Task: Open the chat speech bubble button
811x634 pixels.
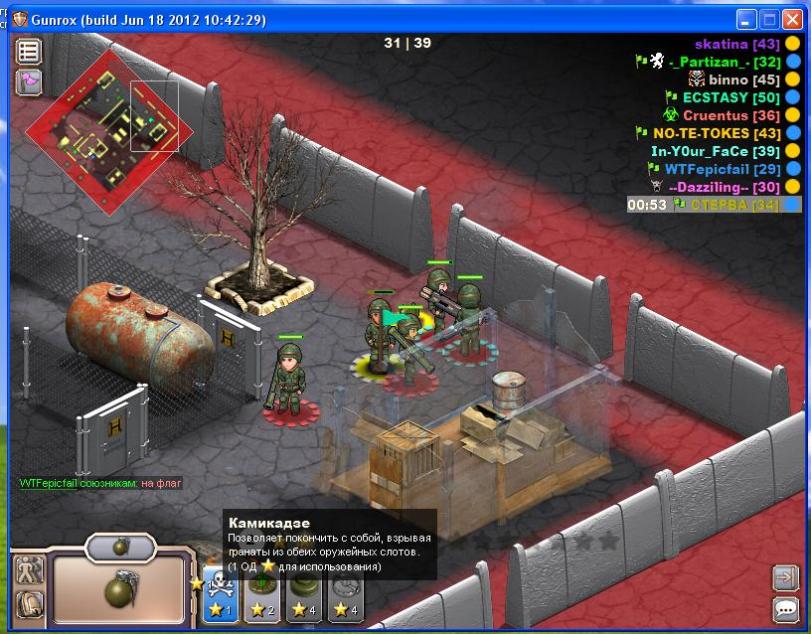Action: (x=785, y=608)
